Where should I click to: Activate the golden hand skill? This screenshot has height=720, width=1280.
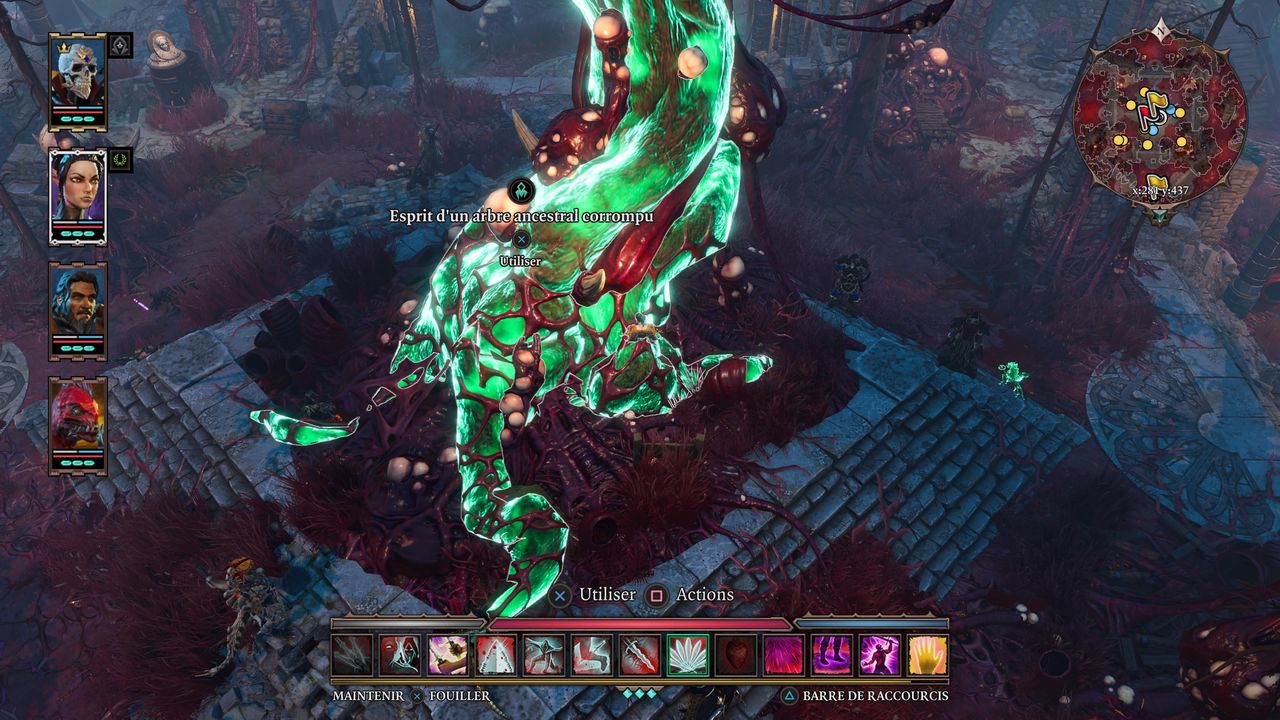click(927, 655)
